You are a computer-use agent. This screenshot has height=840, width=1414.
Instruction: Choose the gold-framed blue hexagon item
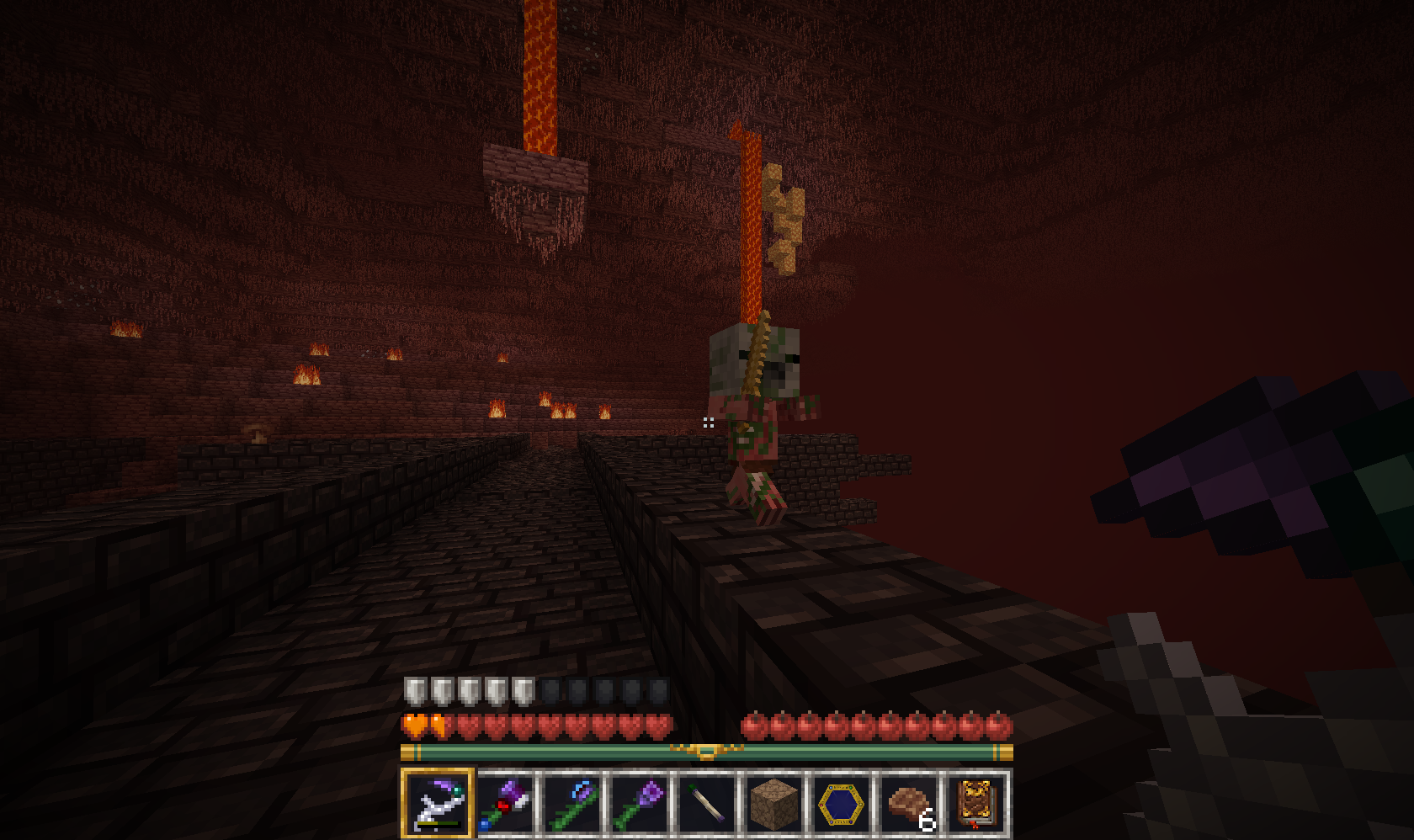click(x=842, y=802)
